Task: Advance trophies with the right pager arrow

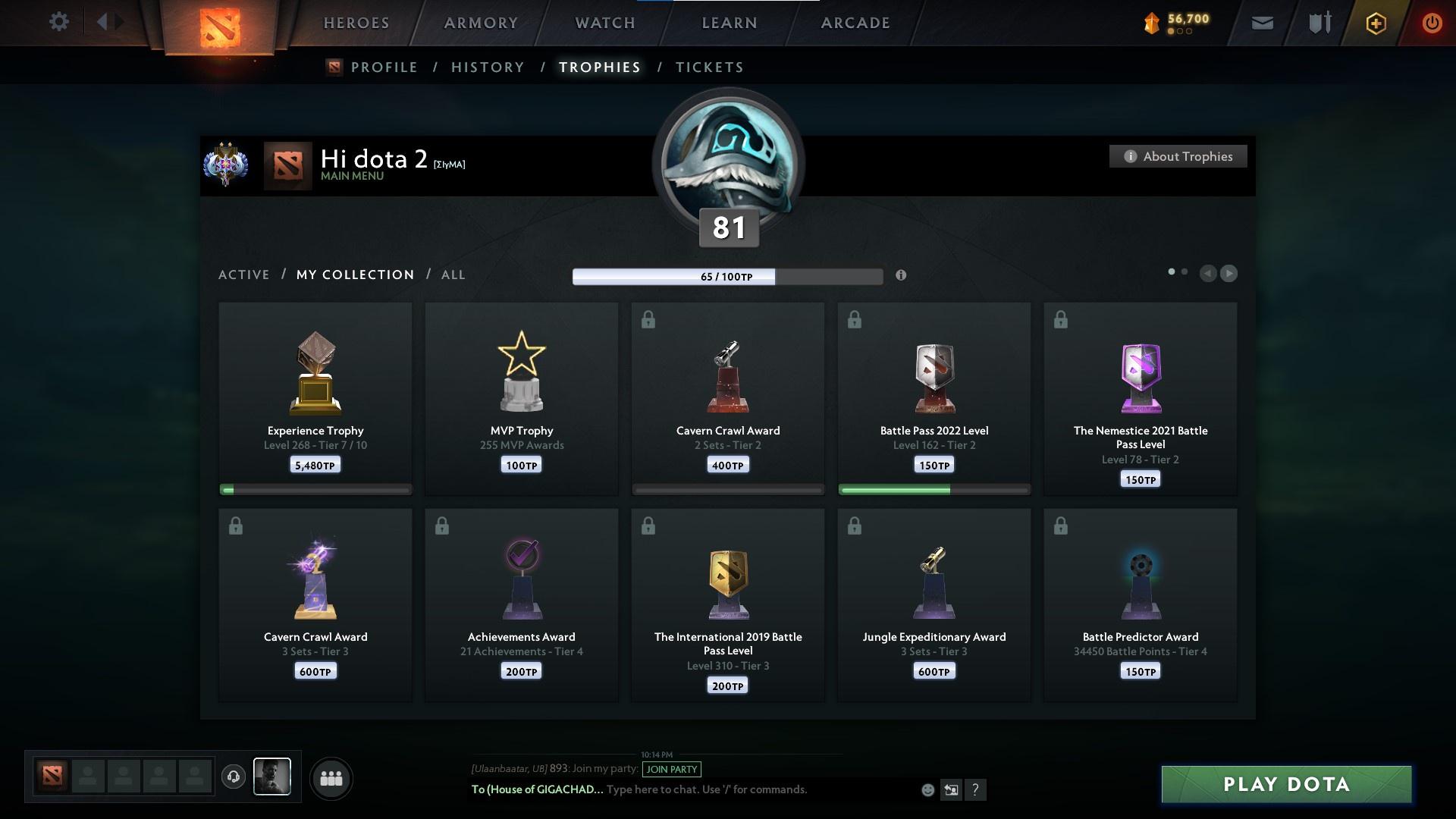Action: 1229,274
